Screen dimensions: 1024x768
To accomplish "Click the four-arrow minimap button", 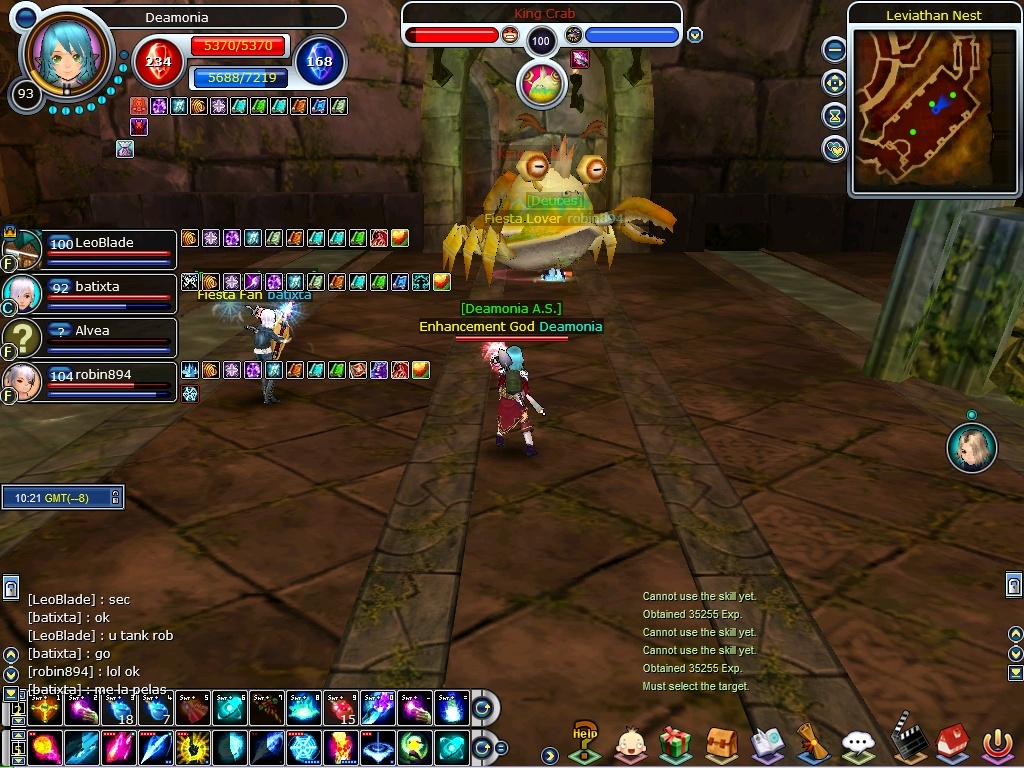I will 834,83.
